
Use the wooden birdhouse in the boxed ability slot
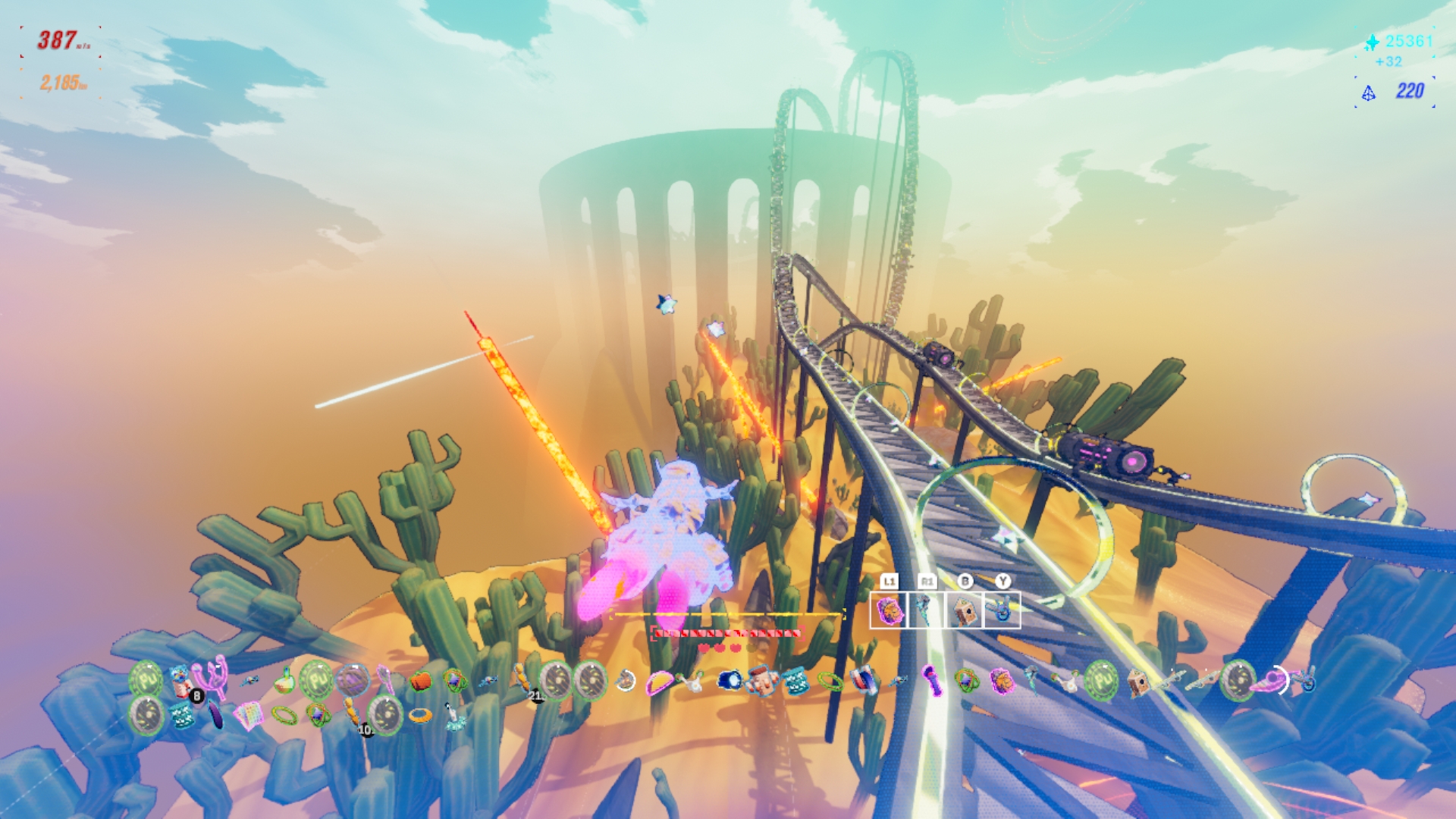coord(964,610)
